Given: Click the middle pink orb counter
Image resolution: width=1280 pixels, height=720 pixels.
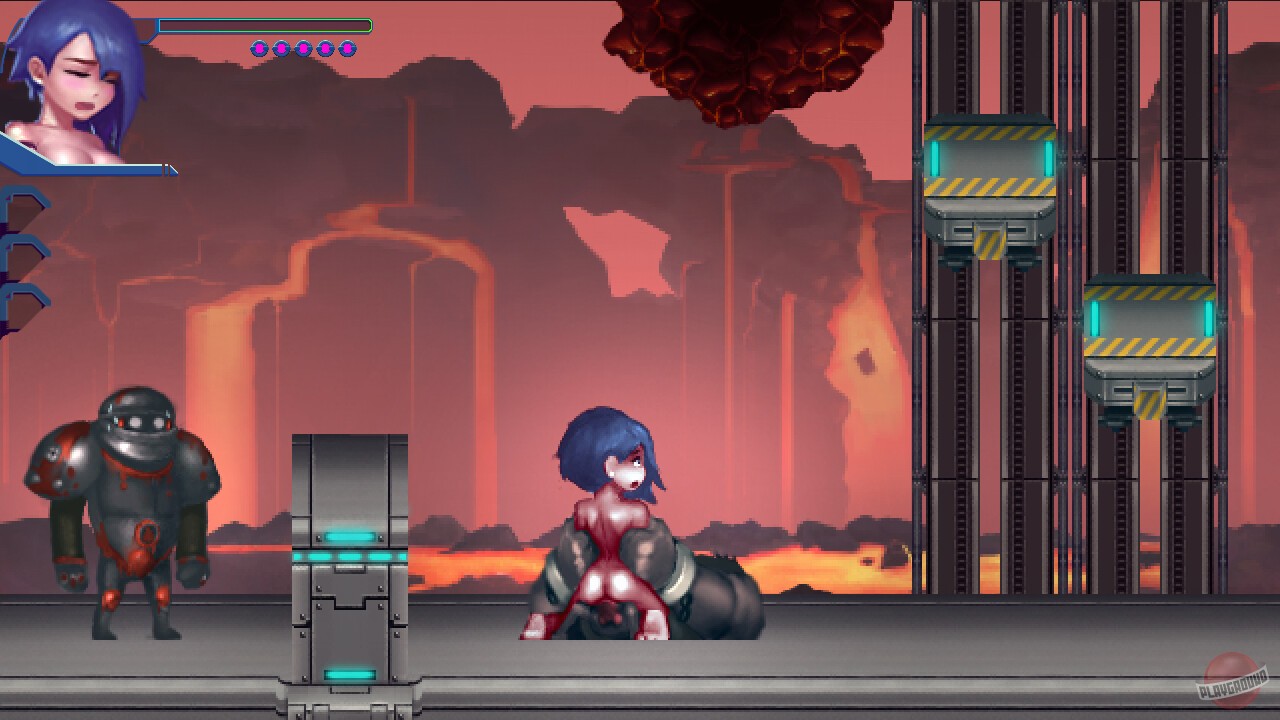Looking at the screenshot, I should [x=303, y=48].
